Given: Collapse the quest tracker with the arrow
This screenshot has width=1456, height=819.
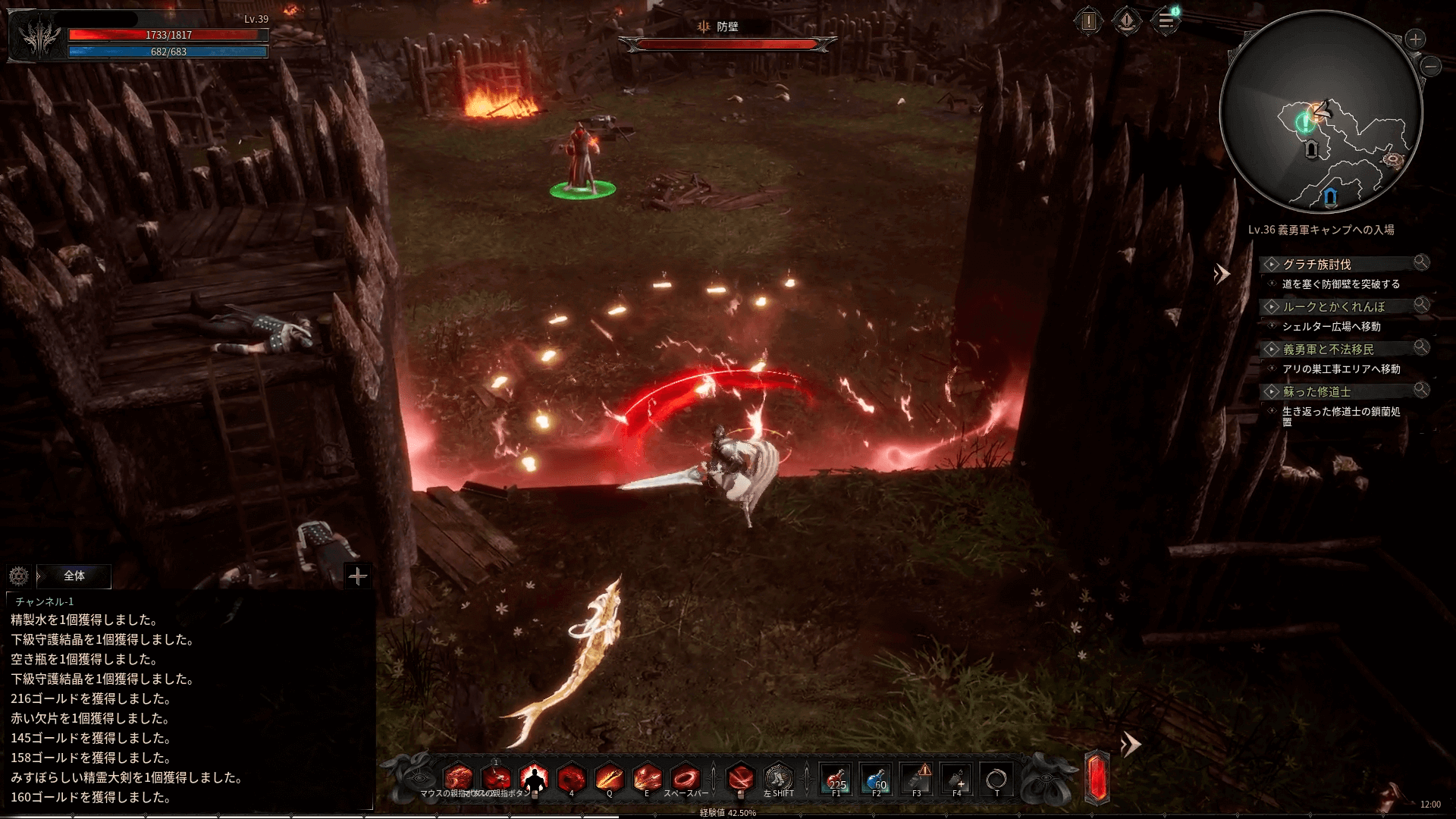Looking at the screenshot, I should (x=1221, y=274).
